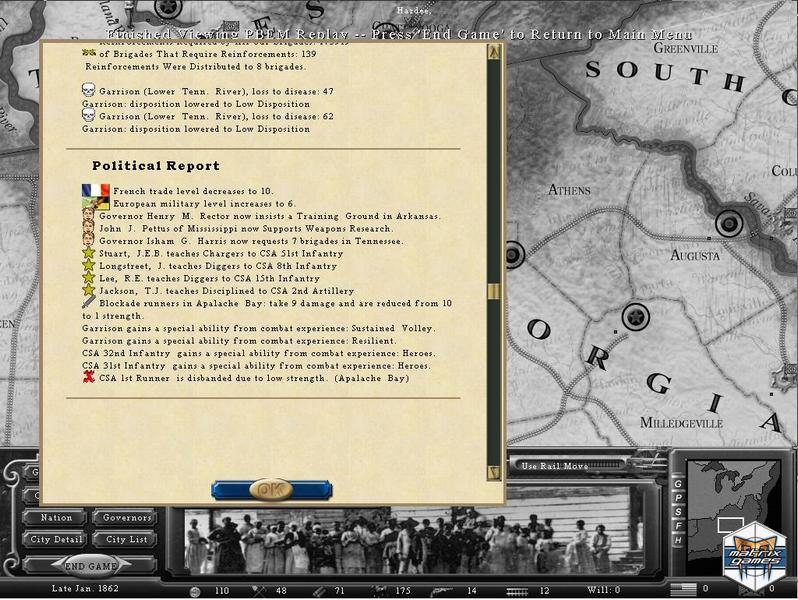
Task: Select the S map filter letter
Action: click(678, 512)
